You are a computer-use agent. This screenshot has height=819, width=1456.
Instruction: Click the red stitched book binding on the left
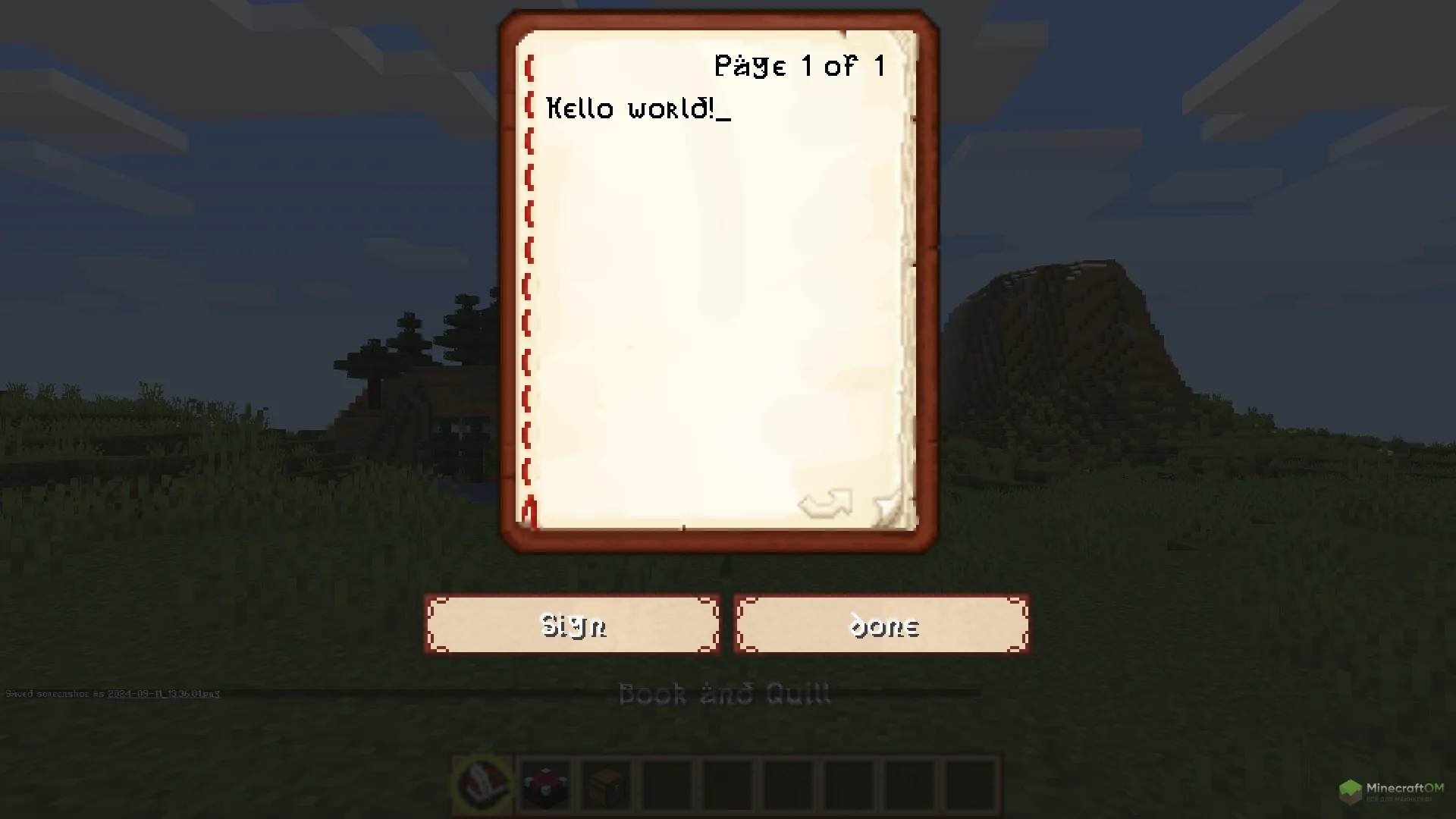pyautogui.click(x=529, y=288)
